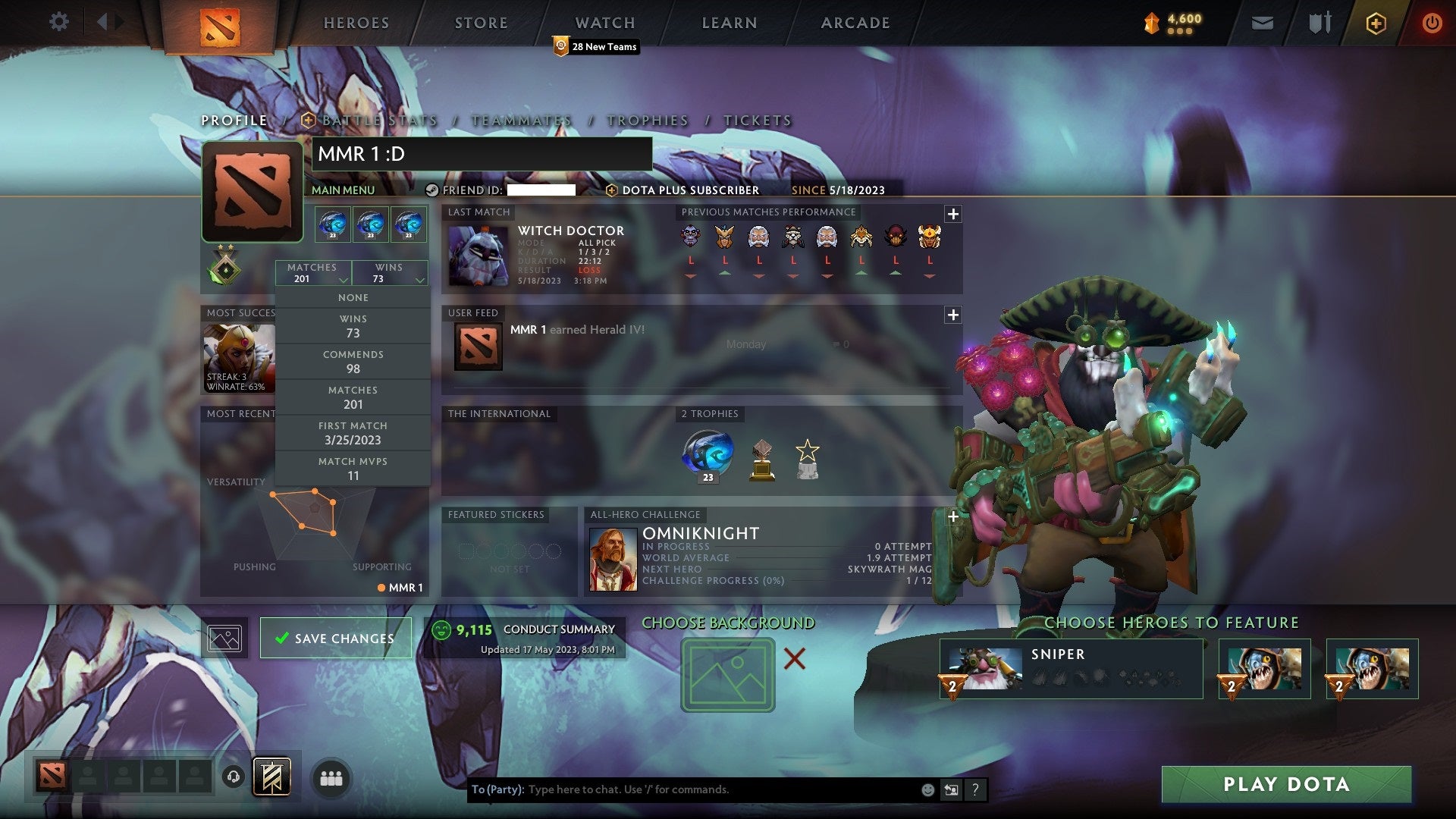
Task: Open the settings gear icon
Action: (x=59, y=22)
